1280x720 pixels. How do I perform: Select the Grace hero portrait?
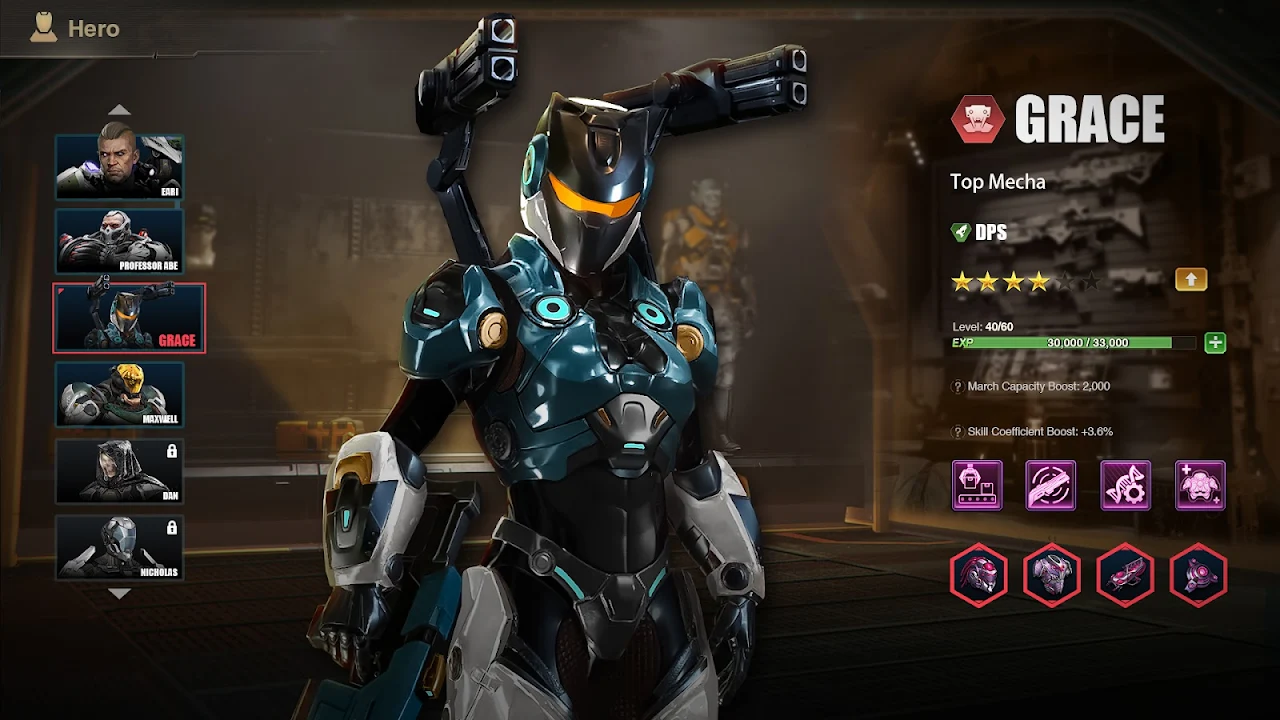point(129,318)
